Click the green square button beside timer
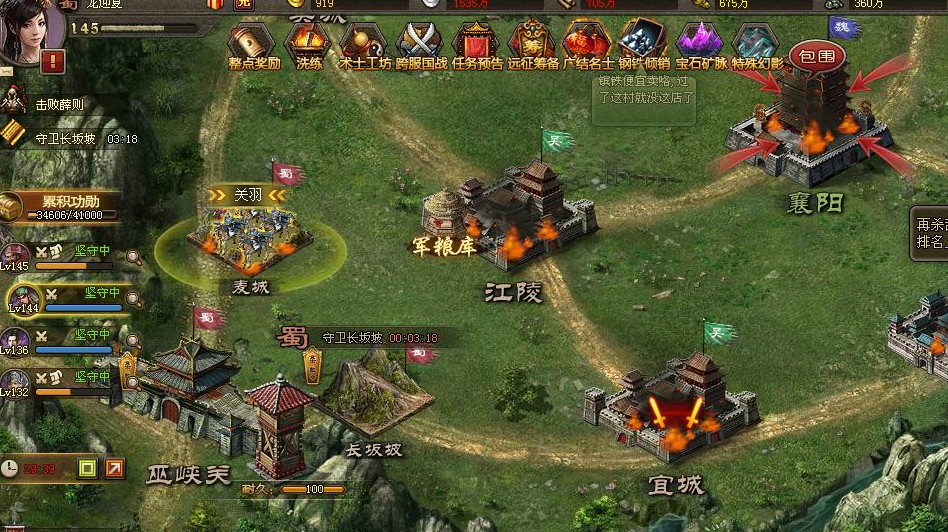 (87, 467)
